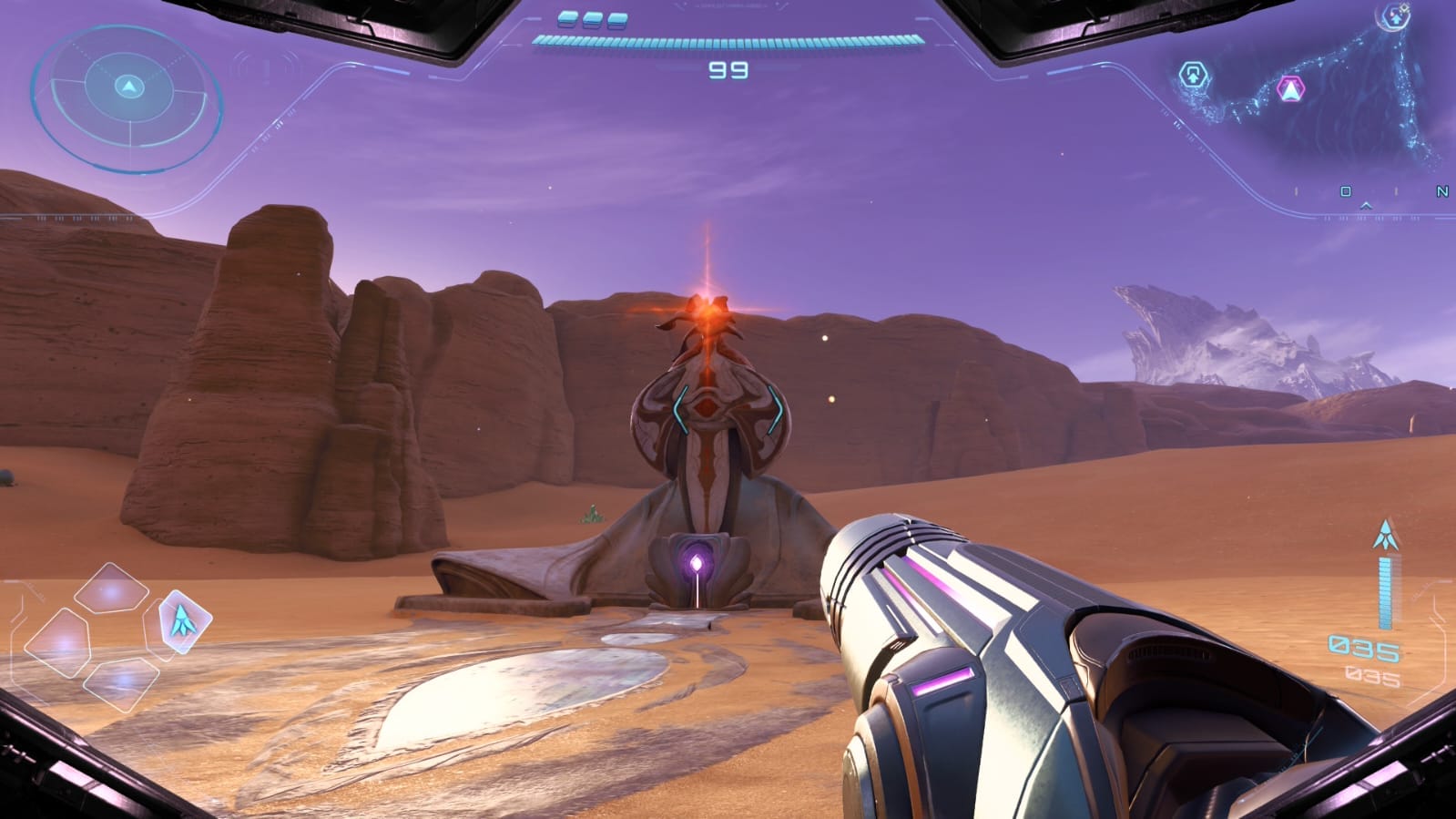Image resolution: width=1456 pixels, height=819 pixels.
Task: Click the green lift icon on the minimap
Action: point(1193,75)
